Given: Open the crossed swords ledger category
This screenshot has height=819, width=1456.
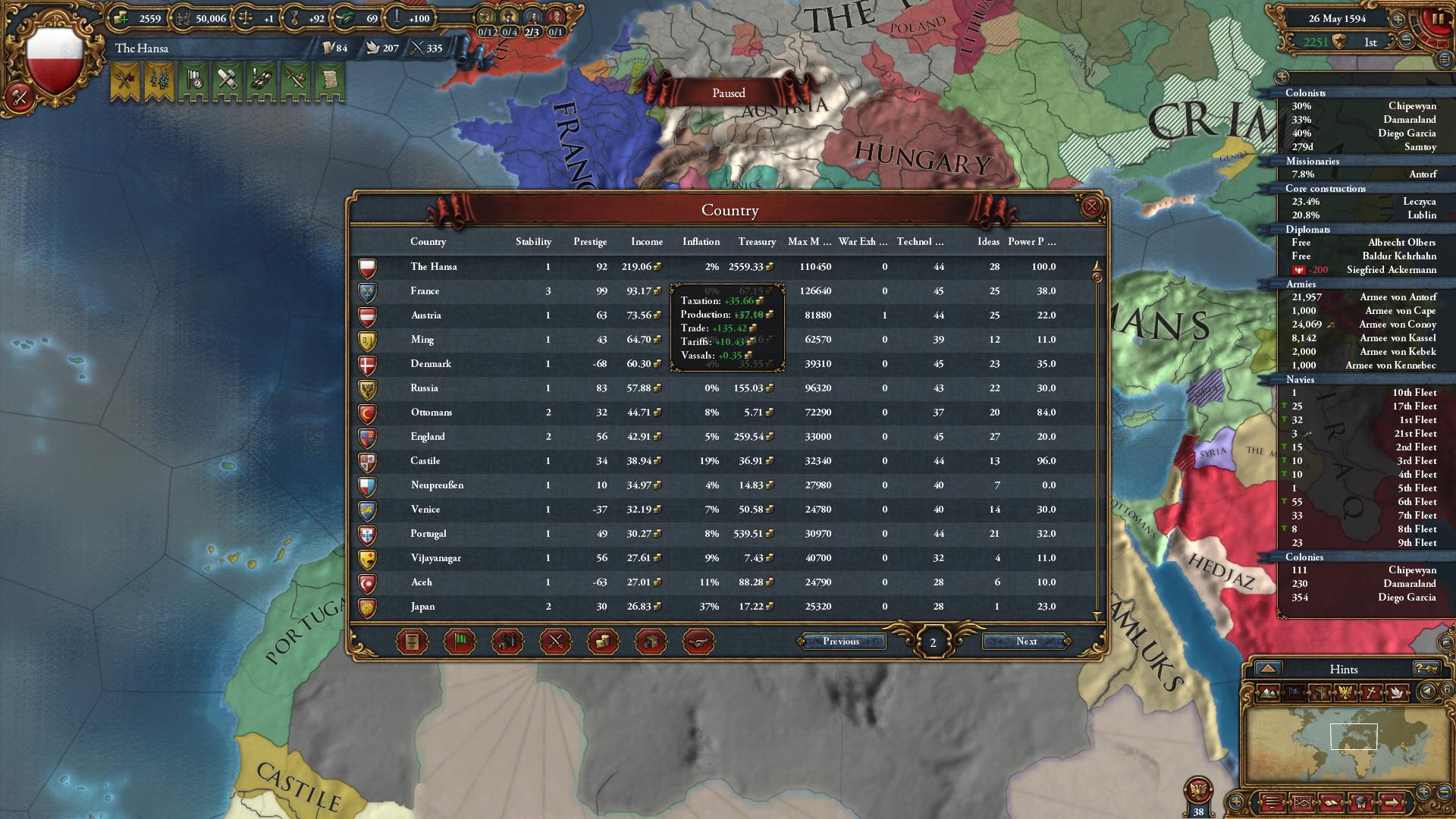Looking at the screenshot, I should click(x=555, y=642).
